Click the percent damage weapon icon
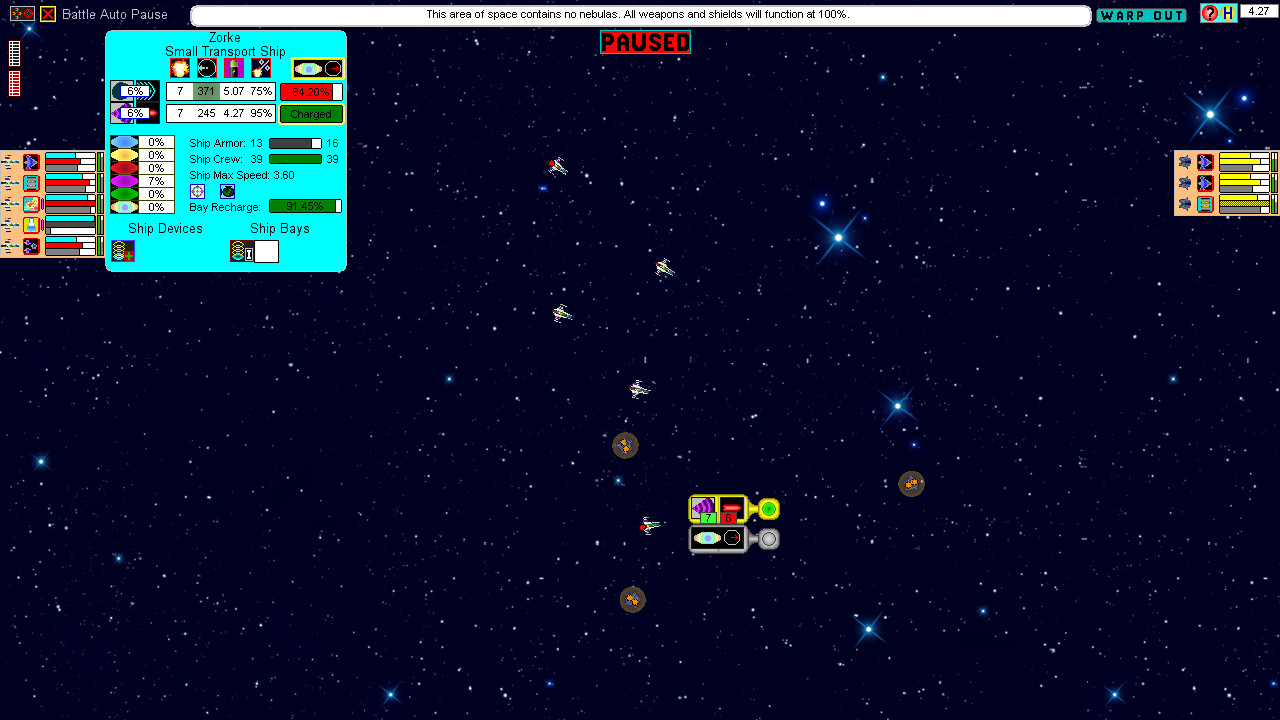This screenshot has height=720, width=1280. click(x=260, y=68)
